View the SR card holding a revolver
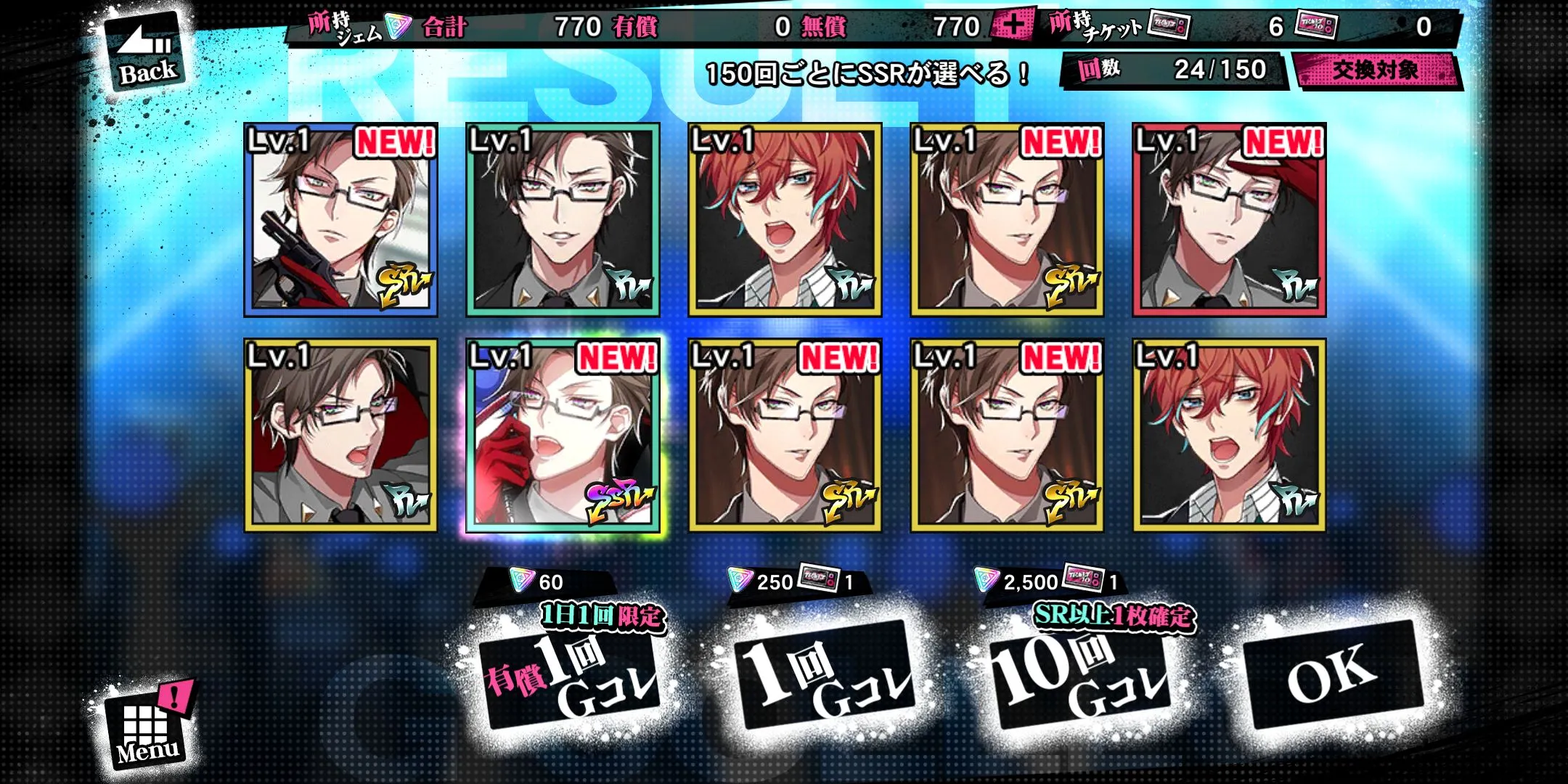Screen dimensions: 1568x784 [x=341, y=220]
